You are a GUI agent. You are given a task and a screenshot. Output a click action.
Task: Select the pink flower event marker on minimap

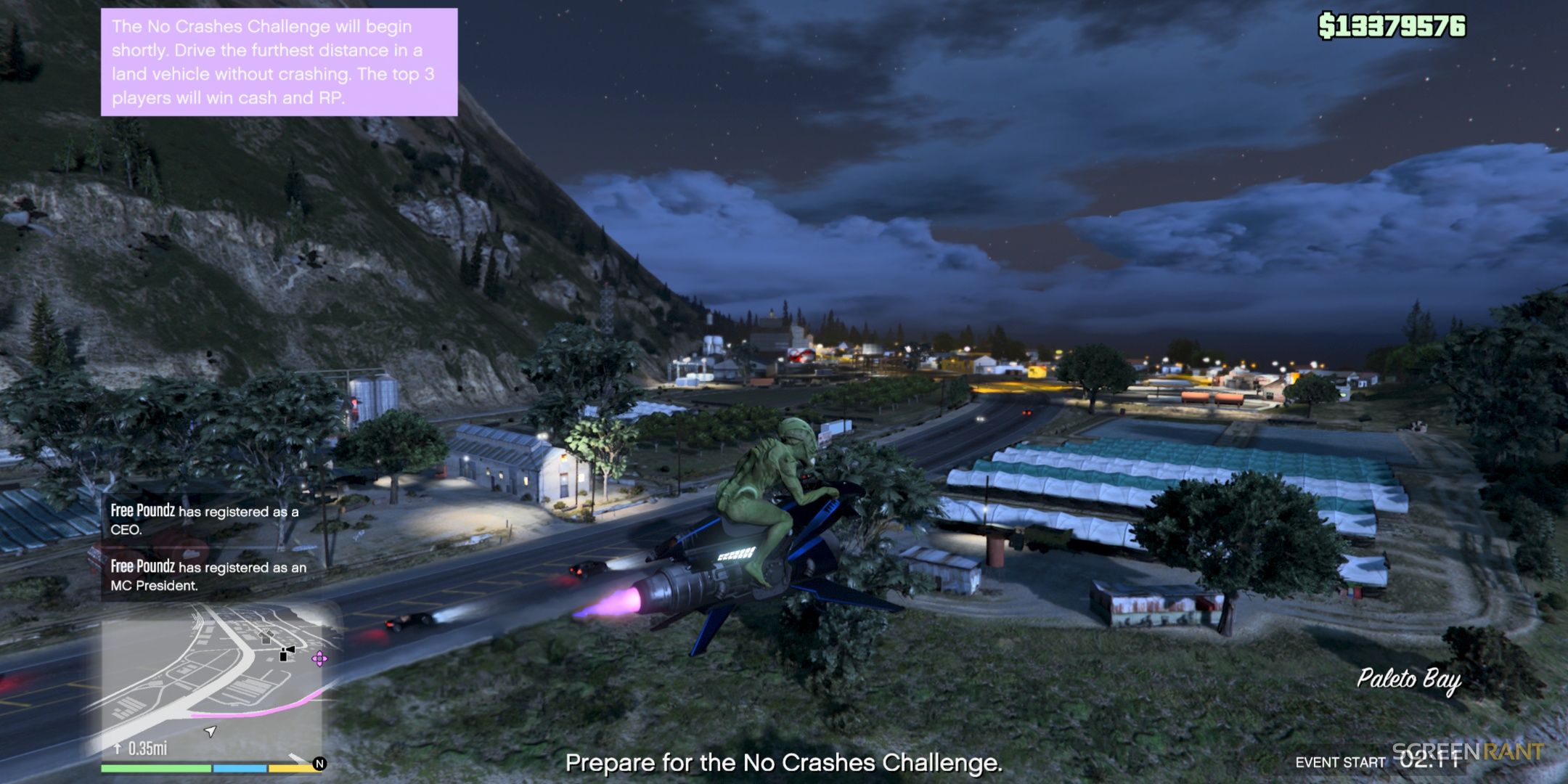[319, 658]
